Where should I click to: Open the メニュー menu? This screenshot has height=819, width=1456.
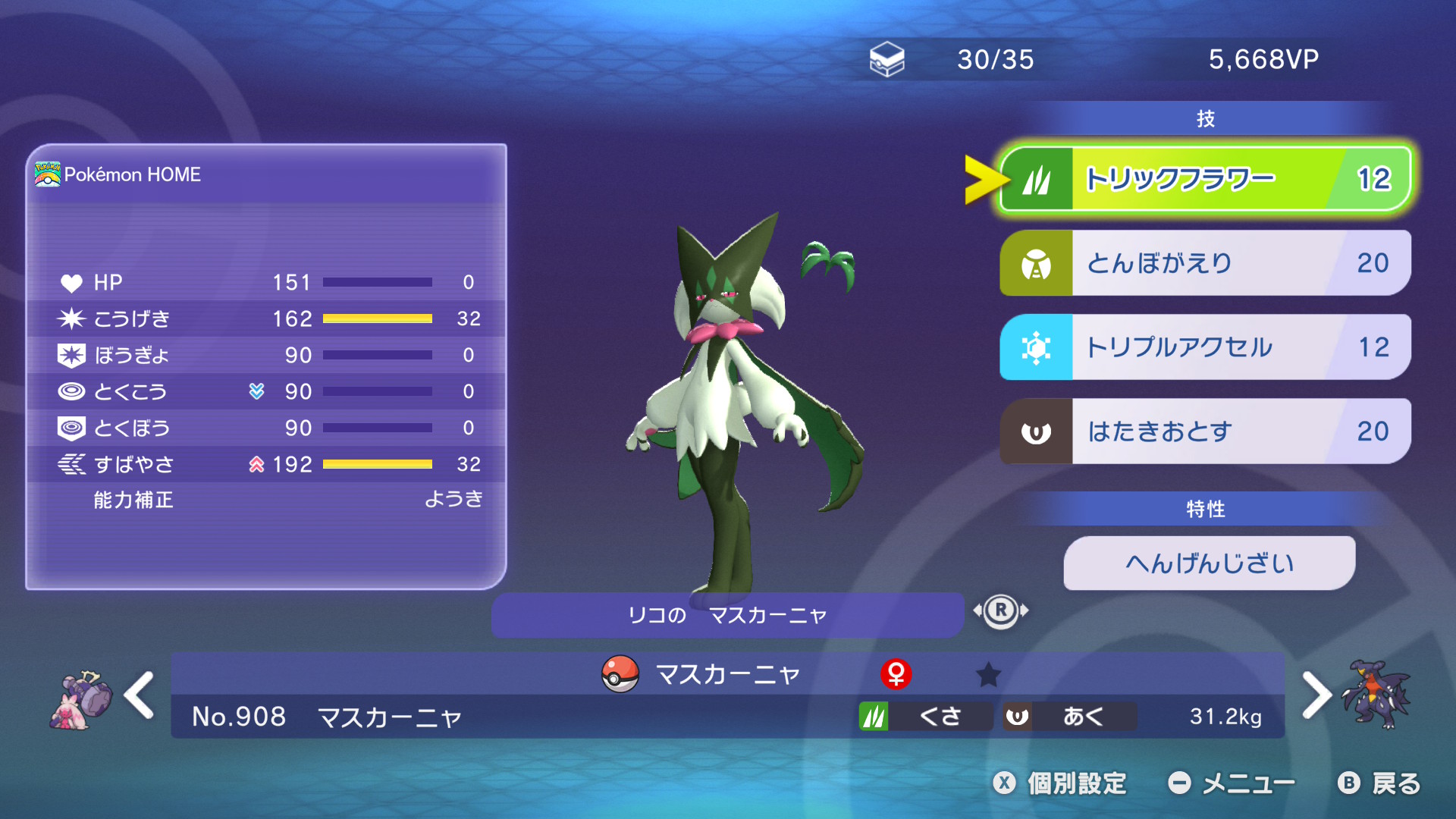(x=1232, y=783)
